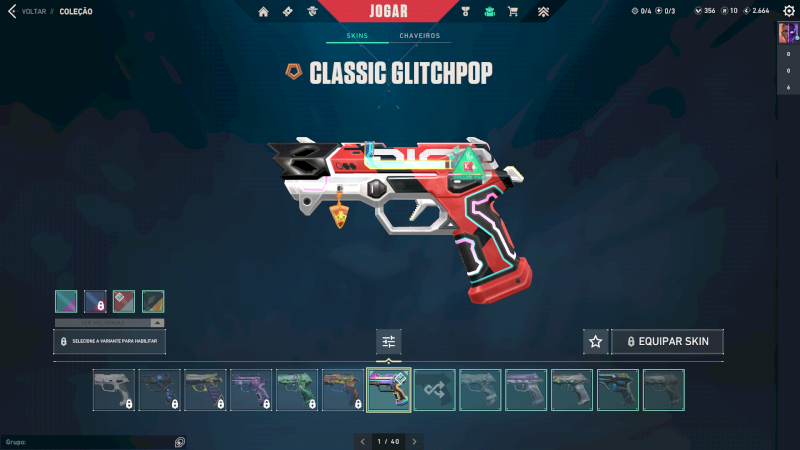Open the store cart icon
800x450 pixels.
click(513, 12)
